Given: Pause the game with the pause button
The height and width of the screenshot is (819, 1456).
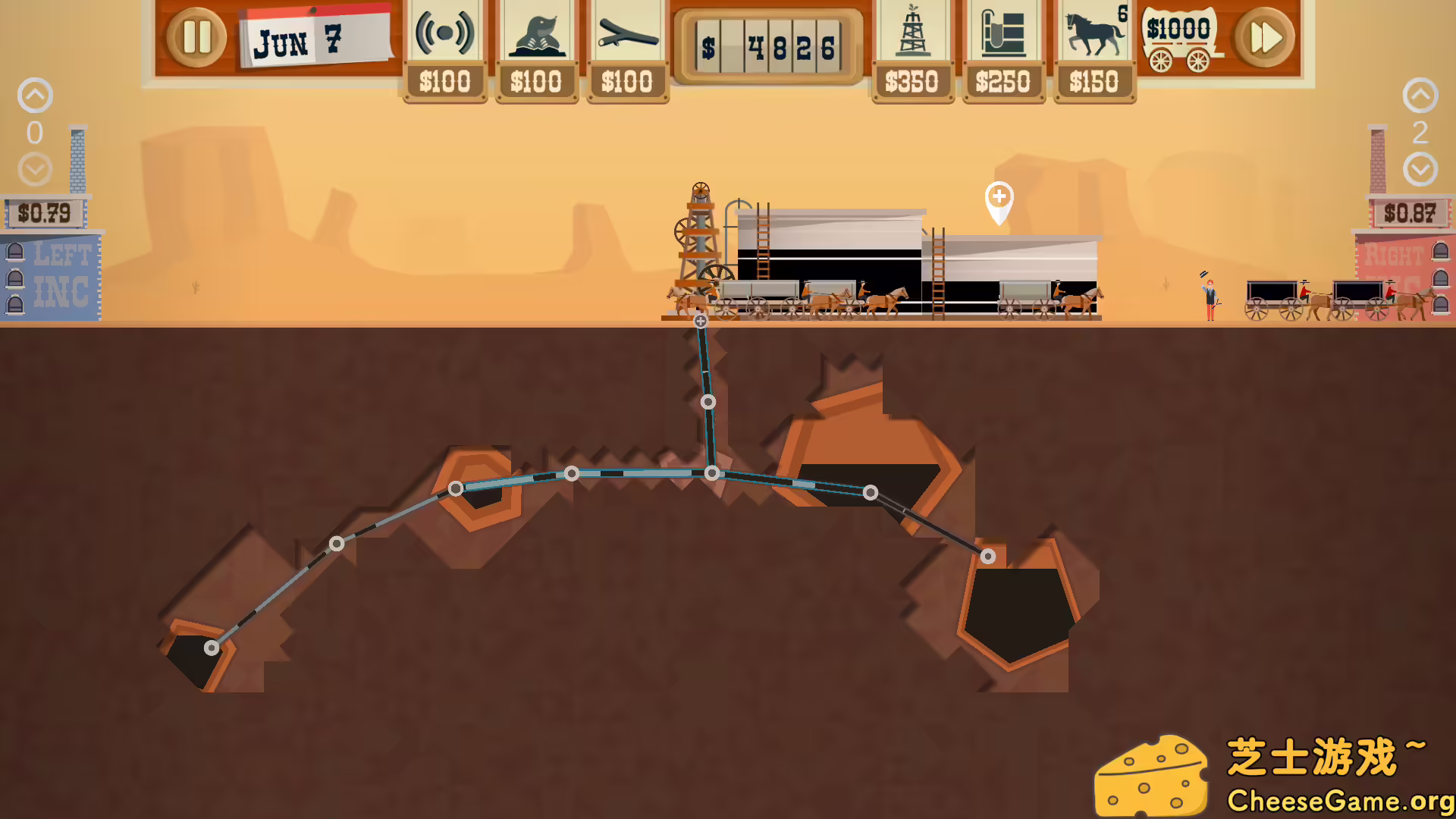Looking at the screenshot, I should pyautogui.click(x=196, y=37).
